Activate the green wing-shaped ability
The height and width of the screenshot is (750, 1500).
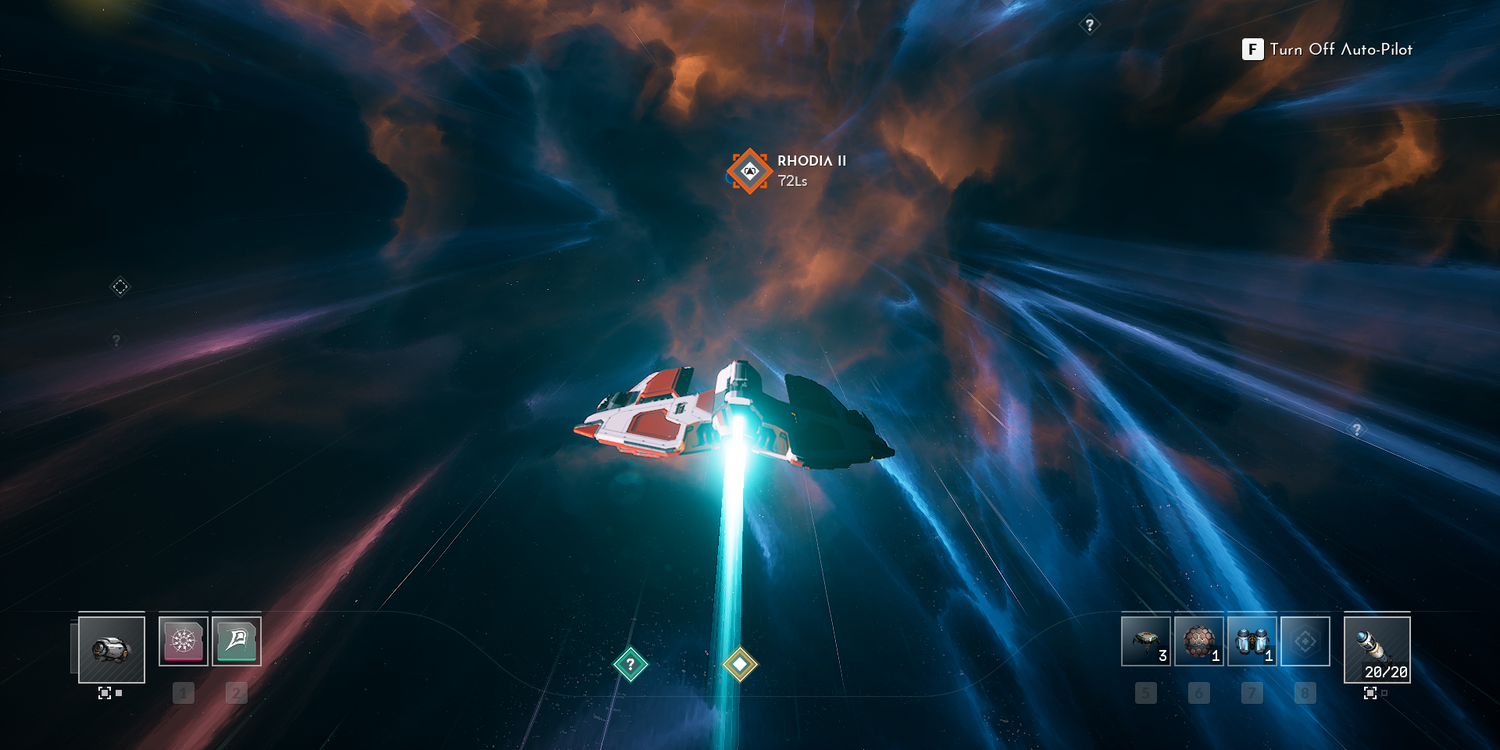[237, 641]
